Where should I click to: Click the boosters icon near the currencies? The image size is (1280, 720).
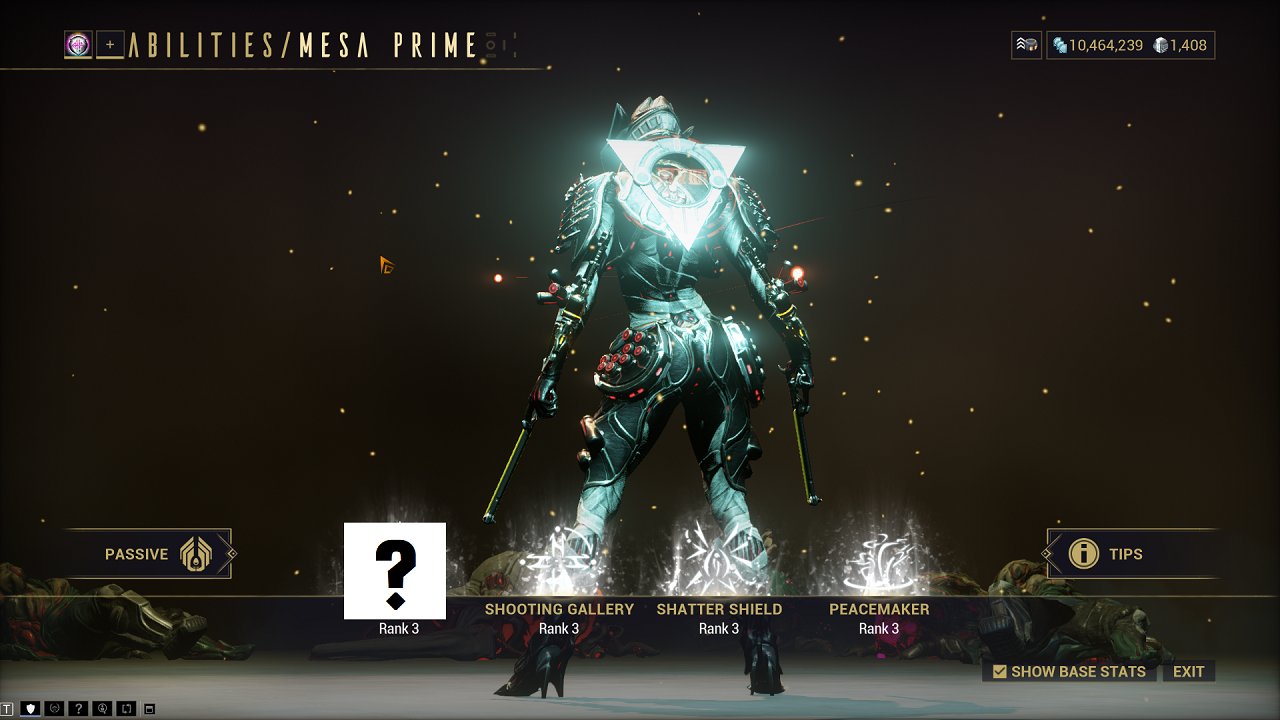click(x=1025, y=44)
